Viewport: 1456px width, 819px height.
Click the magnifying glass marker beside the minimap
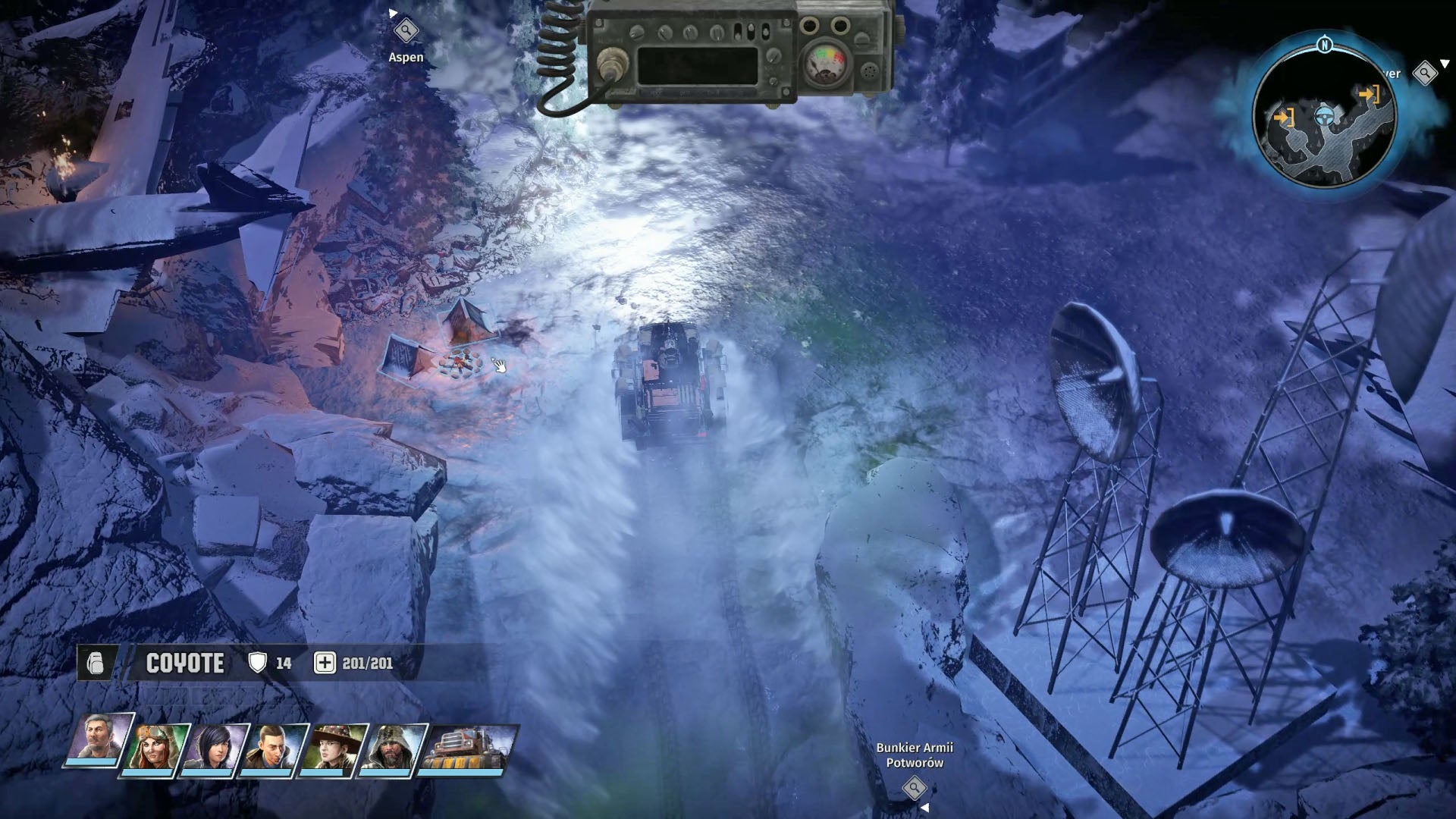coord(1424,74)
